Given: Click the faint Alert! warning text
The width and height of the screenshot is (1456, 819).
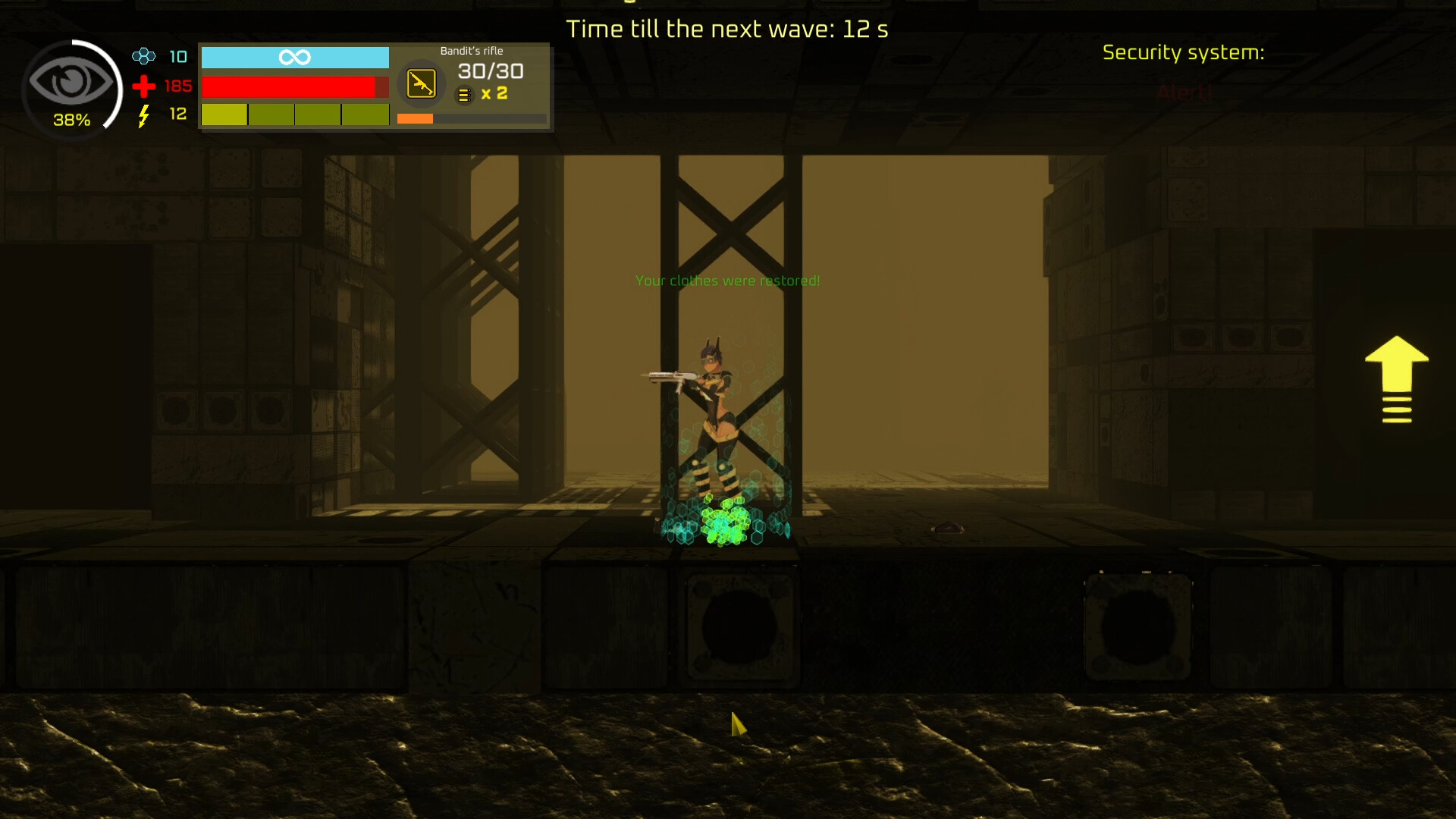Looking at the screenshot, I should [1184, 93].
